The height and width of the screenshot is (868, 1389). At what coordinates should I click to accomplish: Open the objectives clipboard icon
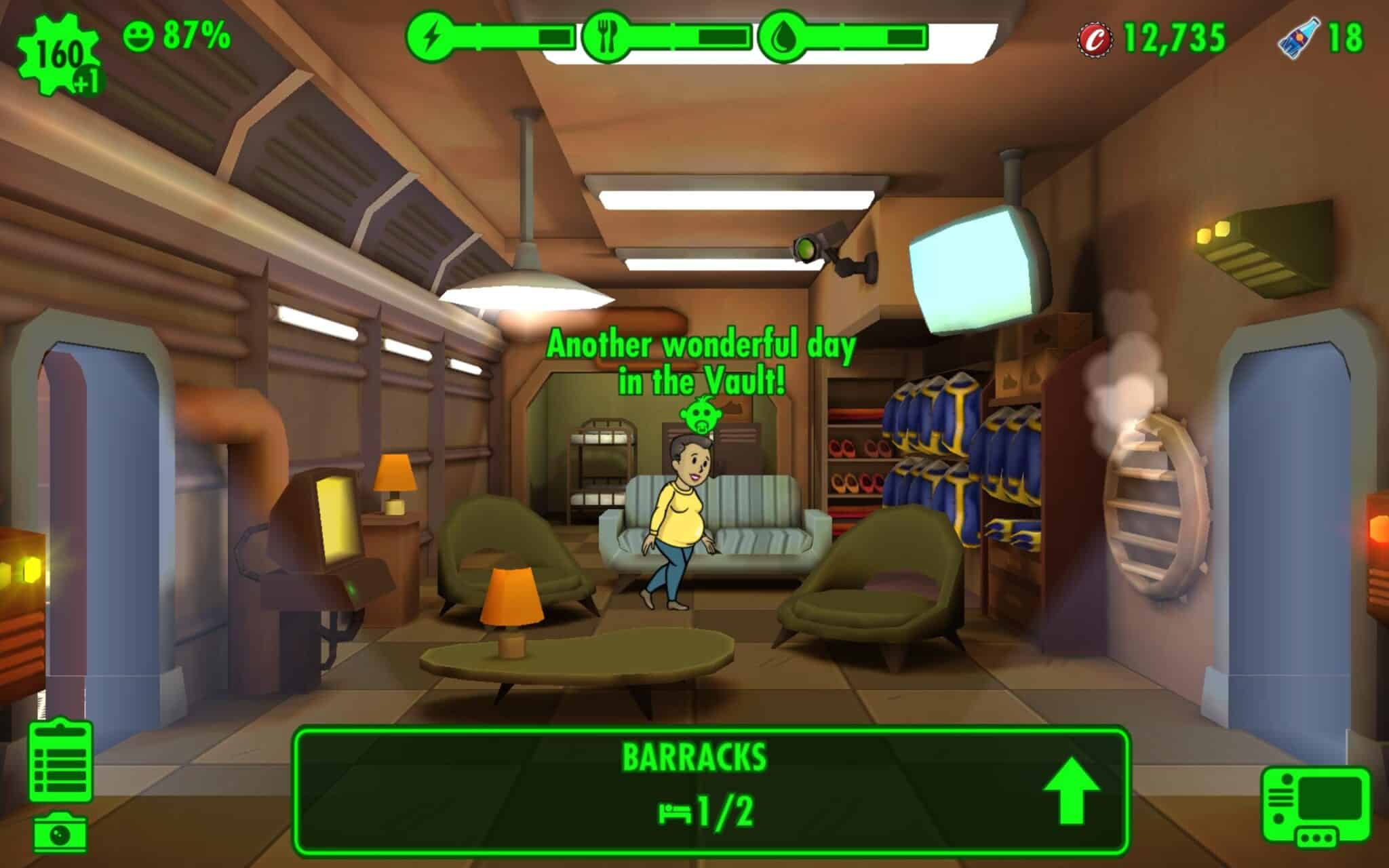(60, 761)
